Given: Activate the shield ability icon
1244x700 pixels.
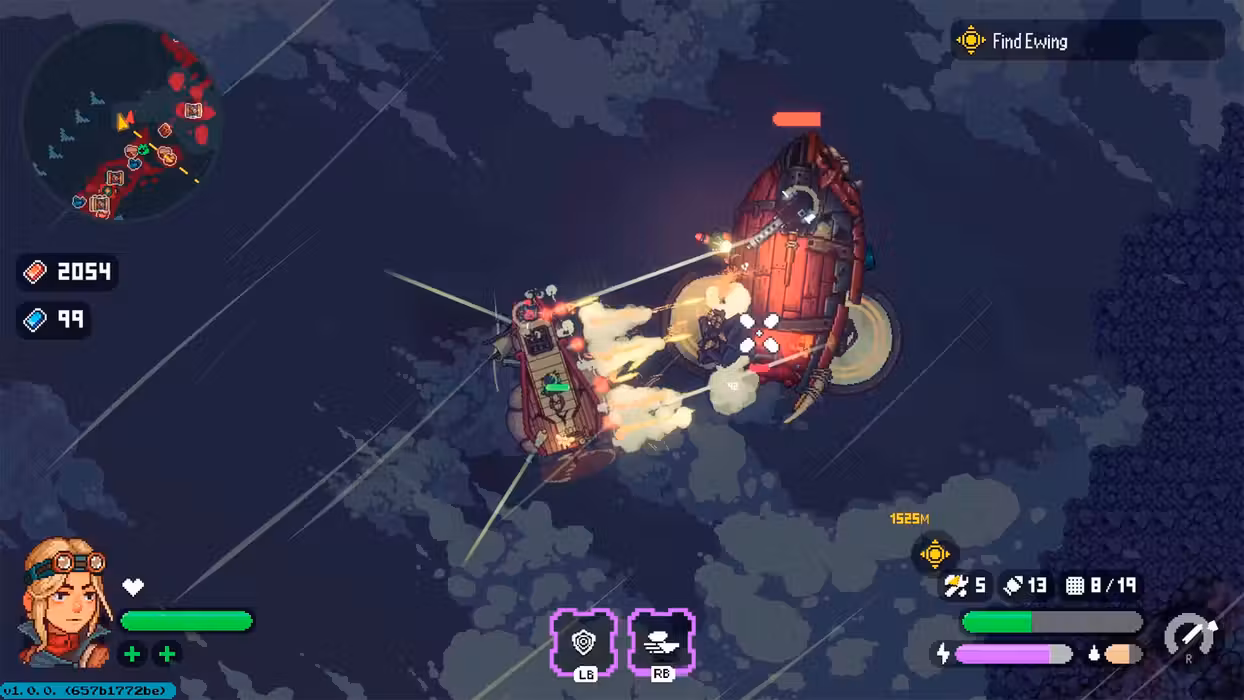Looking at the screenshot, I should click(583, 640).
